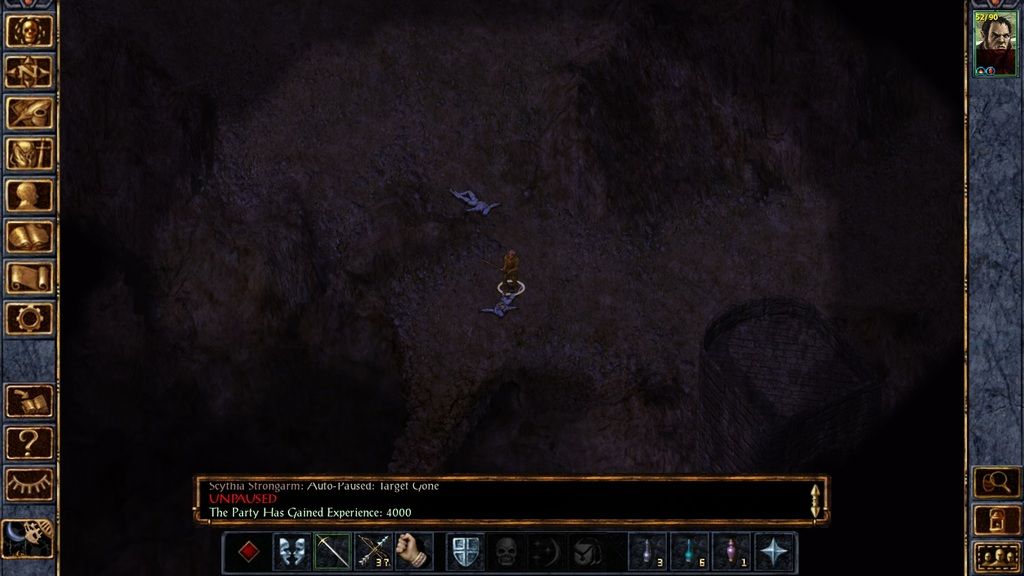Open the inventory screen
1024x576 pixels.
pyautogui.click(x=29, y=154)
